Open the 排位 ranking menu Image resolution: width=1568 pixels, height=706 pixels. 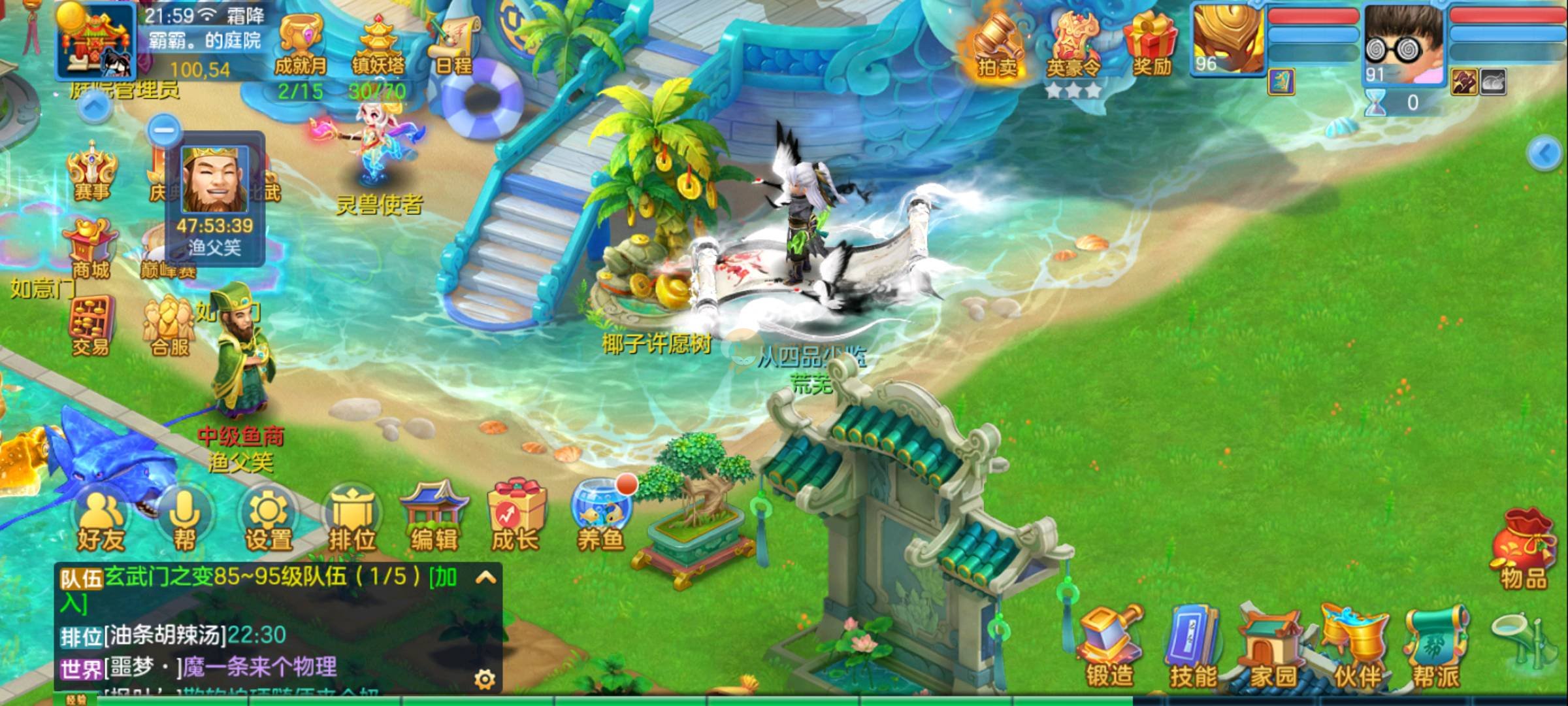coord(352,521)
